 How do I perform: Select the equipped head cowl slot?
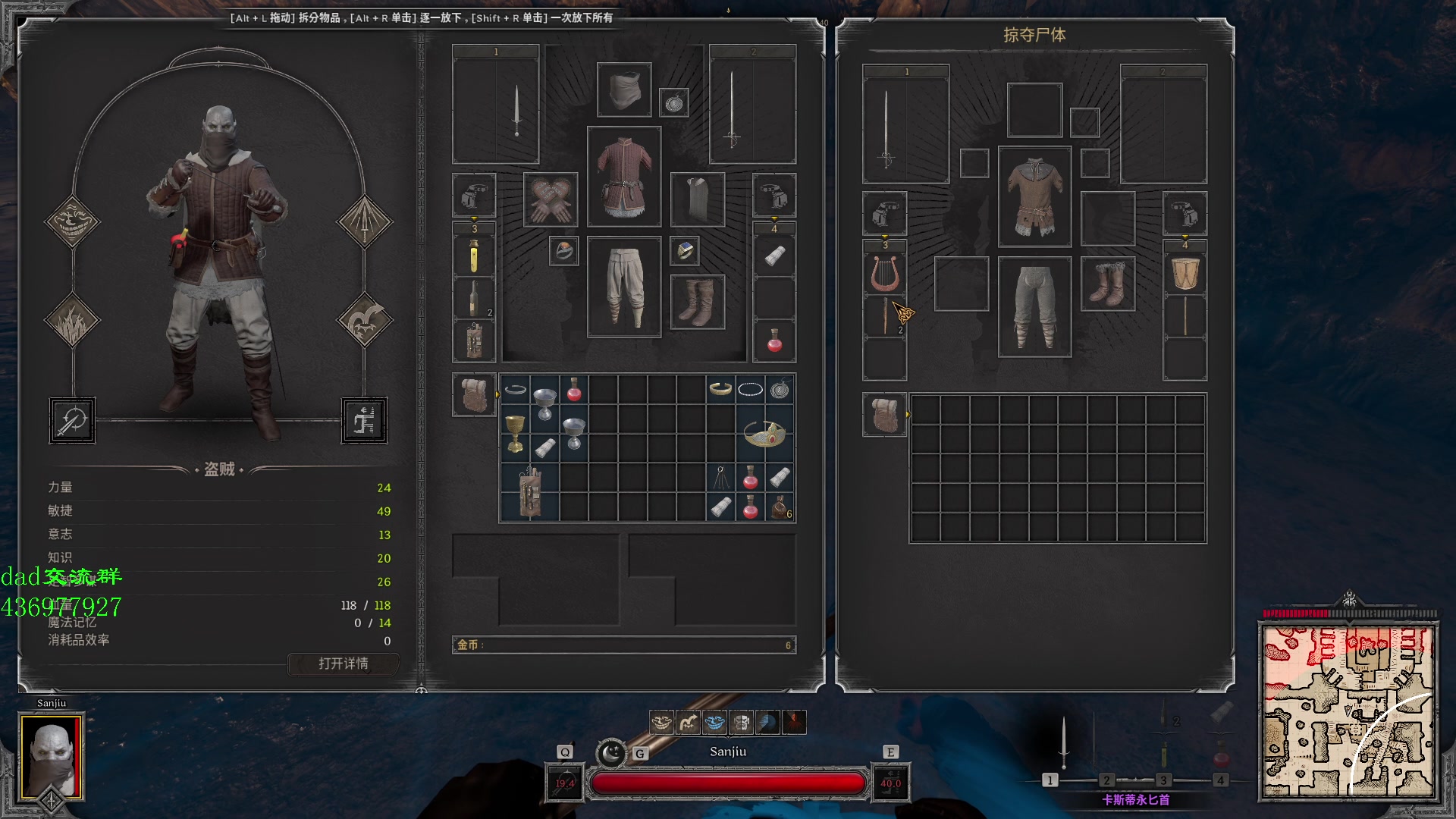point(623,89)
